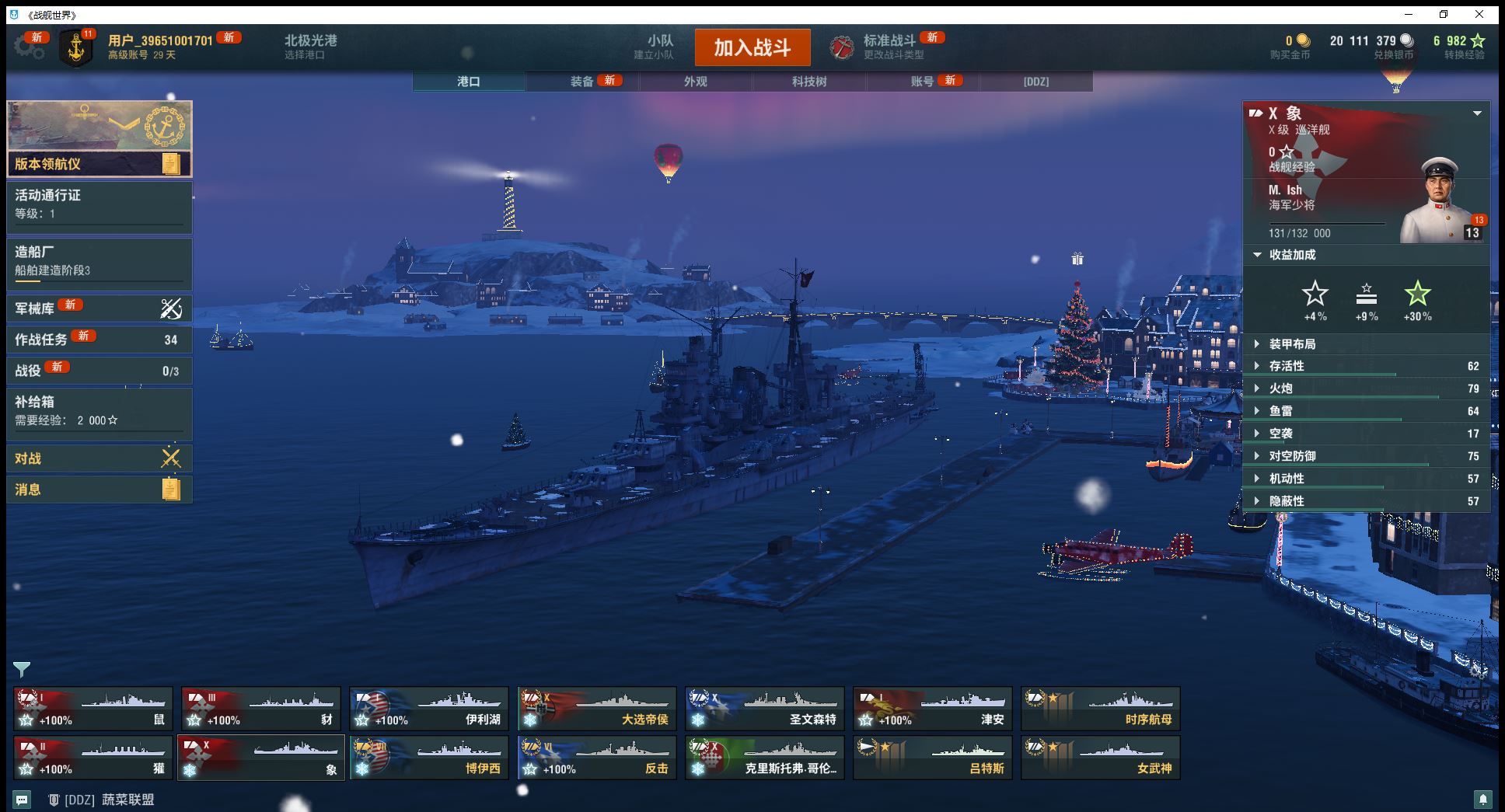
Task: Switch to the 外观 tab
Action: 696,82
